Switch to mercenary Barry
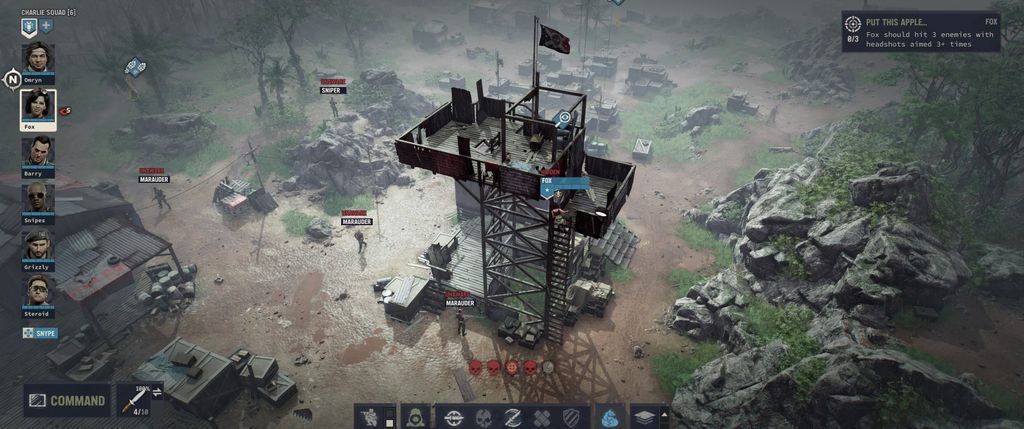This screenshot has height=429, width=1024. [38, 153]
